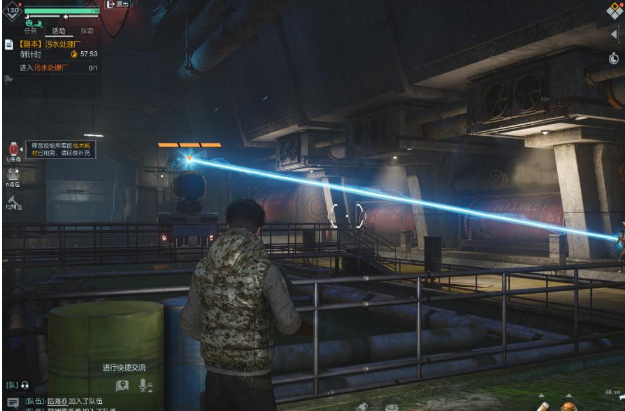Viewport: 625px width, 411px height.
Task: Click the round timer icon on right edge
Action: click(x=613, y=59)
